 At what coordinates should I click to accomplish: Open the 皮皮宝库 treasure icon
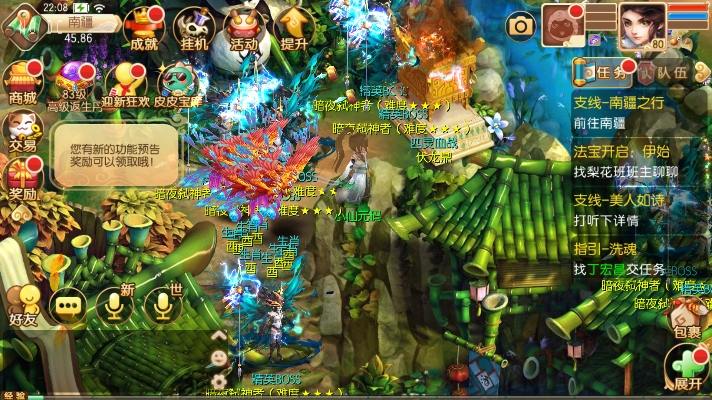click(x=180, y=82)
